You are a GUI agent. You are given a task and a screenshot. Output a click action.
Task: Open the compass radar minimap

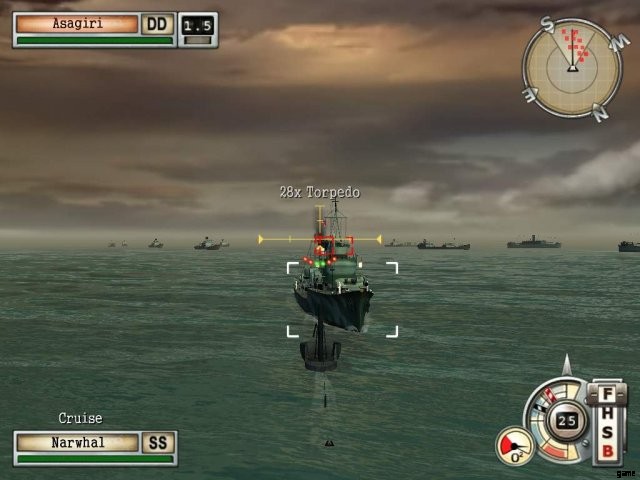point(572,67)
